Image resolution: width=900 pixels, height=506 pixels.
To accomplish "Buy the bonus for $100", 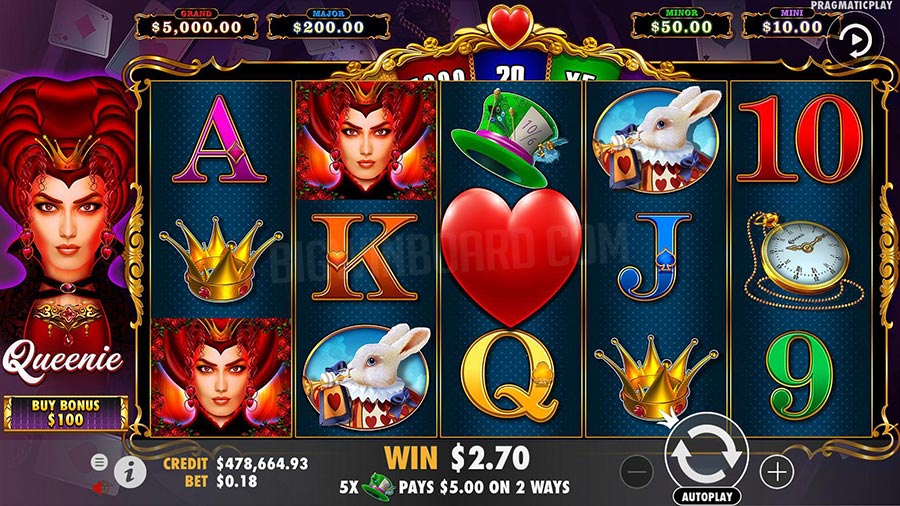I will (66, 412).
